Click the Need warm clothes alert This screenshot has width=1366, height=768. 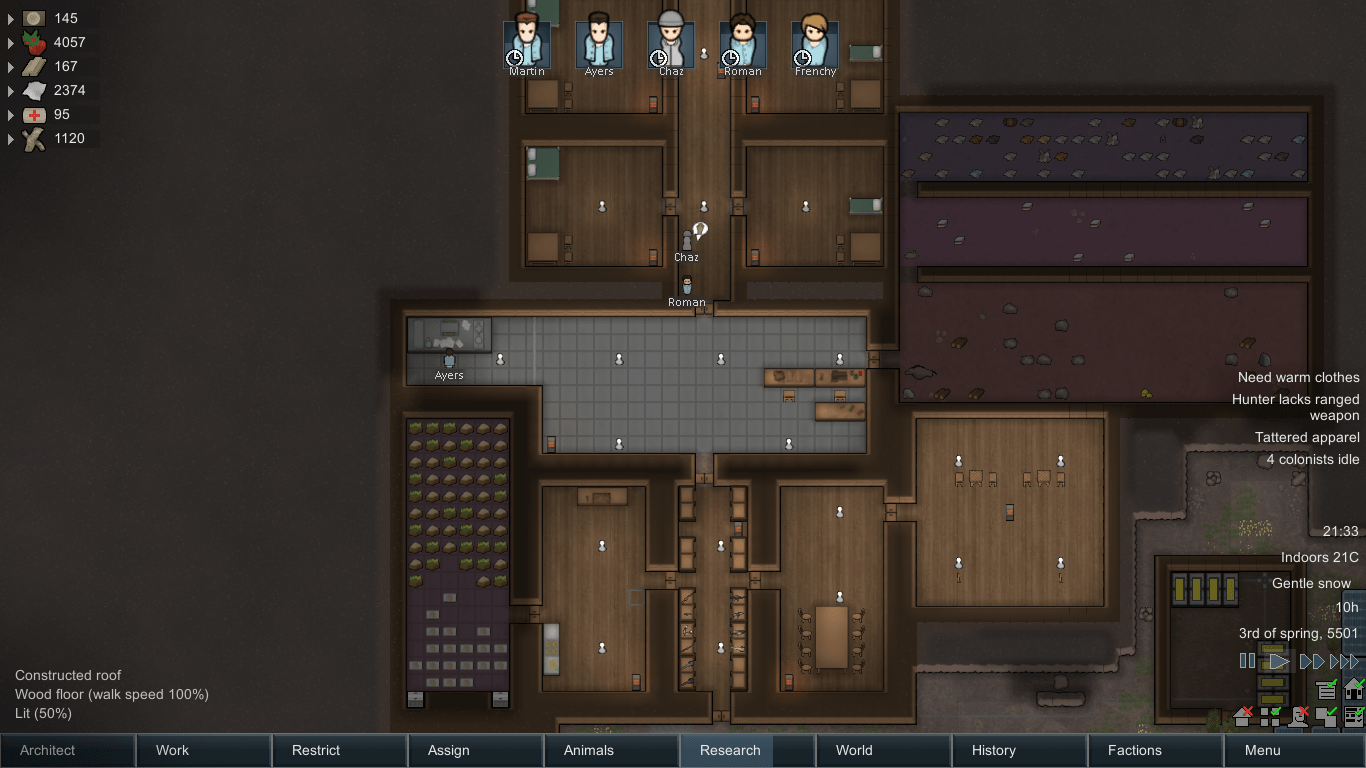tap(1298, 377)
